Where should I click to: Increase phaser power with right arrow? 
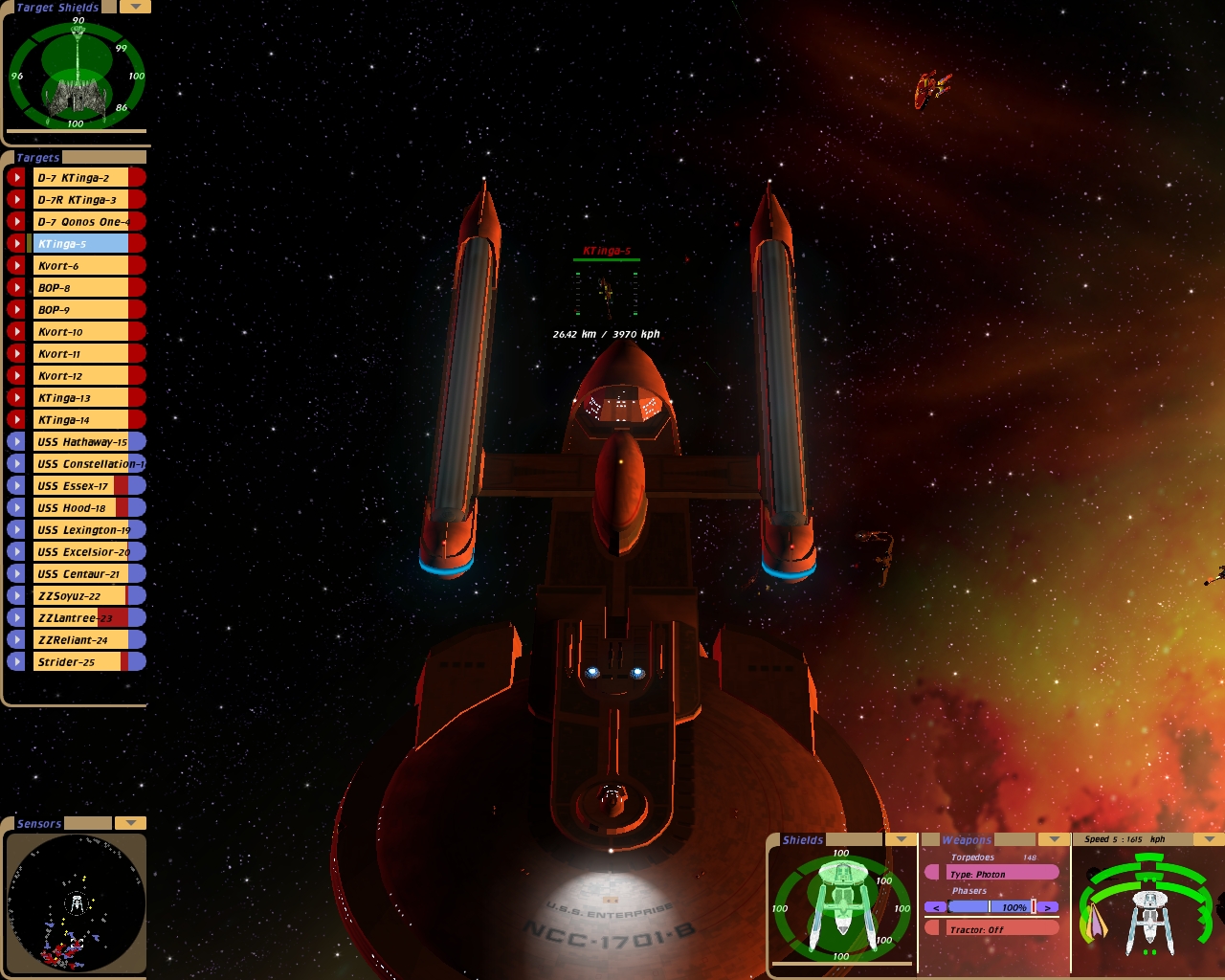[x=1049, y=907]
